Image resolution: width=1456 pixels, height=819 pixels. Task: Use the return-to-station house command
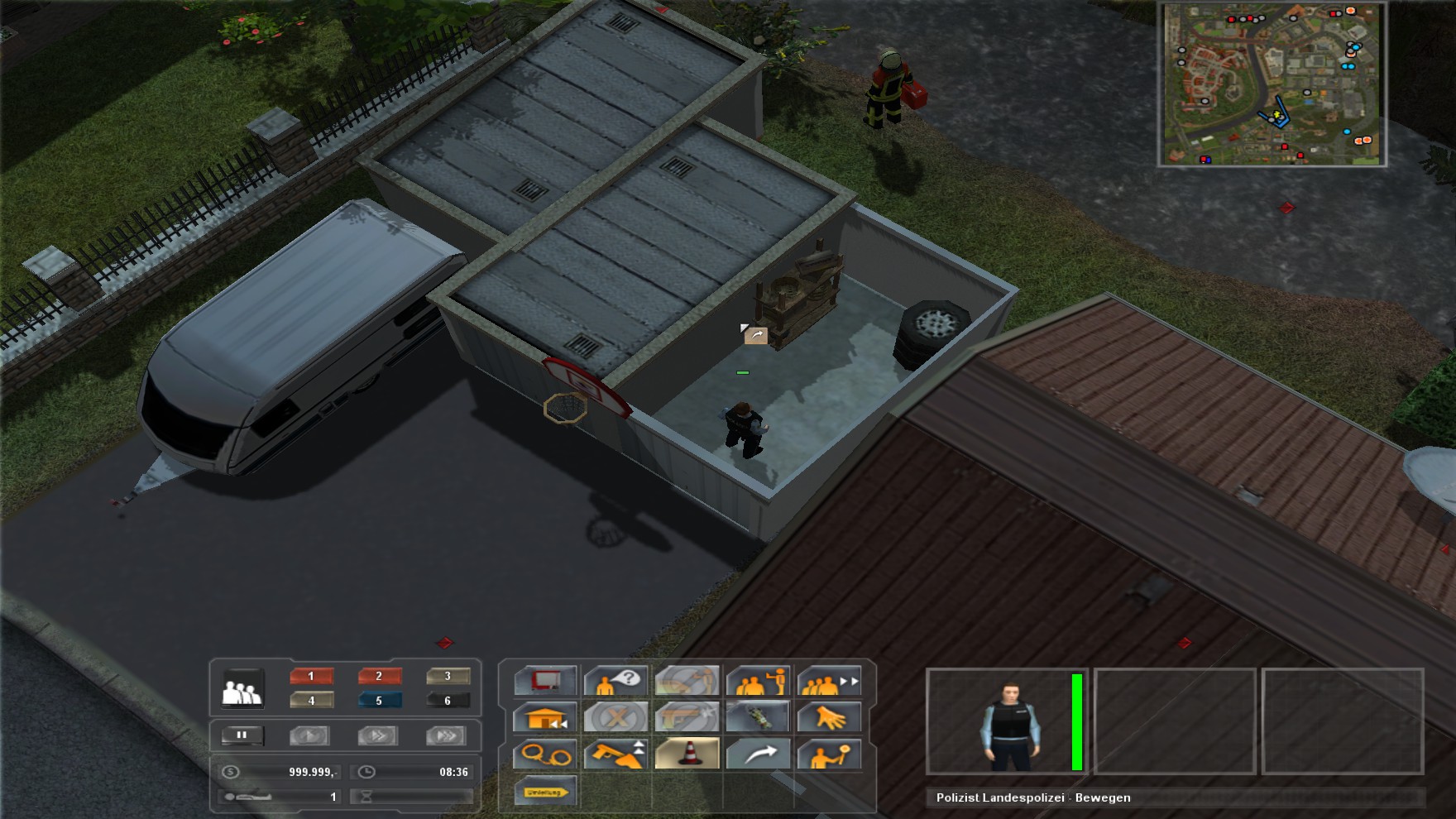click(545, 718)
